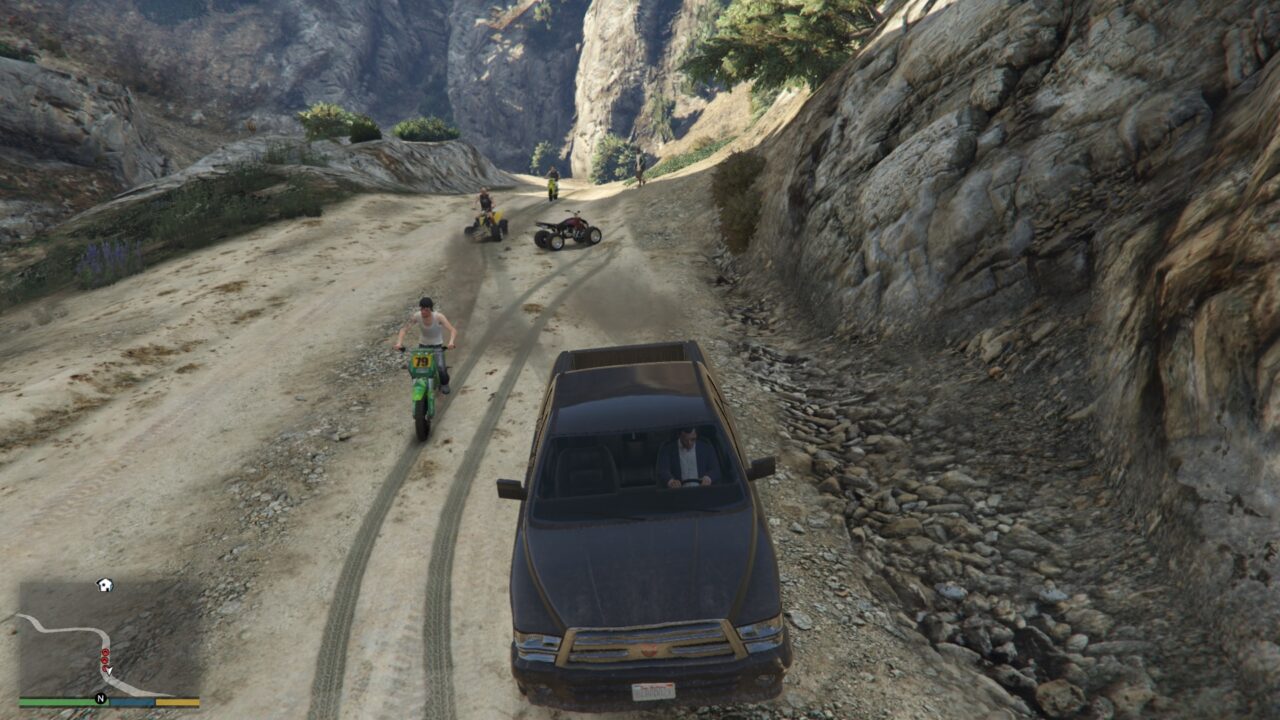Select the topmost red blip on the minimap
The width and height of the screenshot is (1280, 720).
click(x=105, y=652)
